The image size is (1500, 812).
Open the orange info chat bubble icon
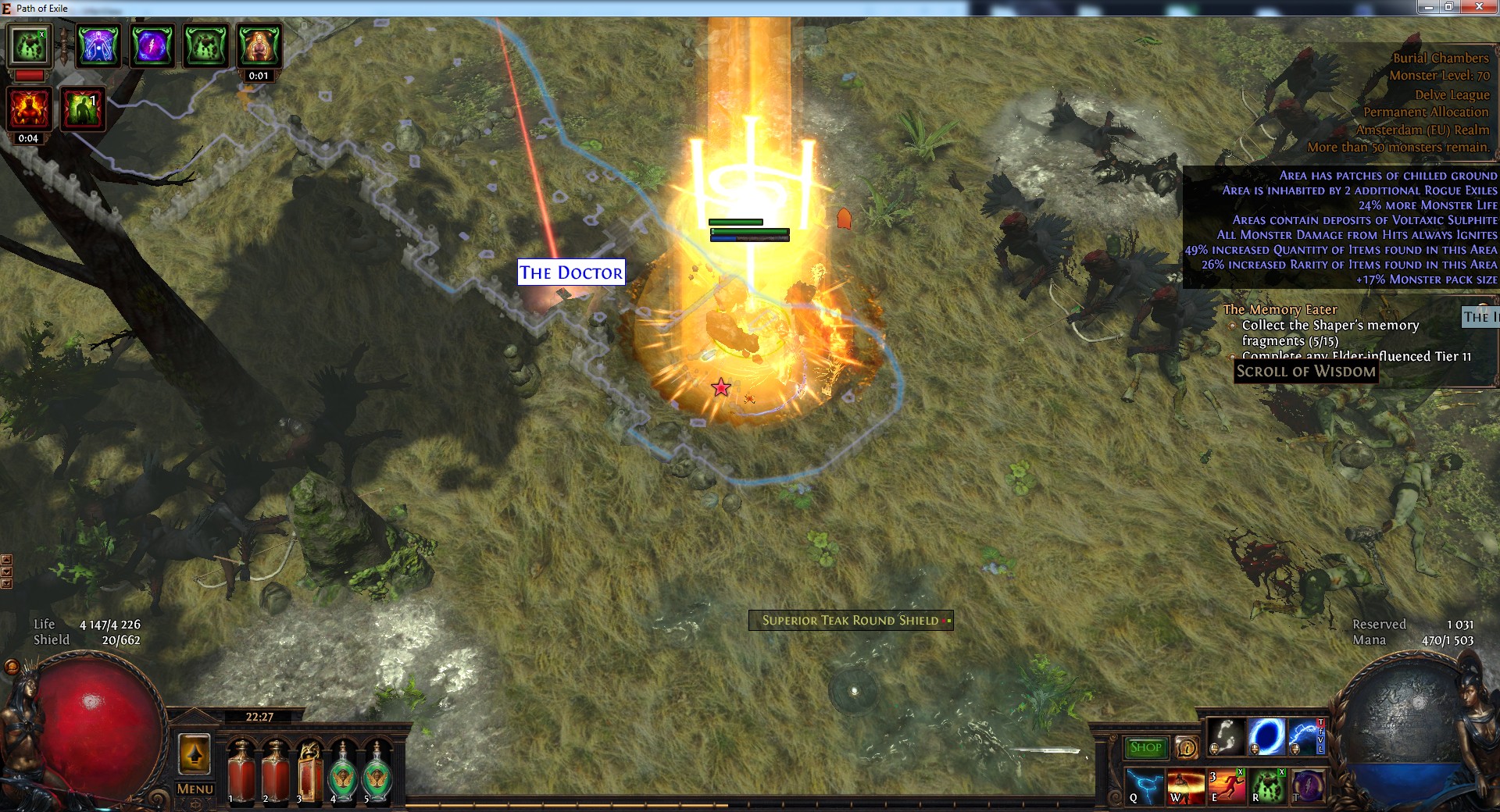(x=1187, y=748)
